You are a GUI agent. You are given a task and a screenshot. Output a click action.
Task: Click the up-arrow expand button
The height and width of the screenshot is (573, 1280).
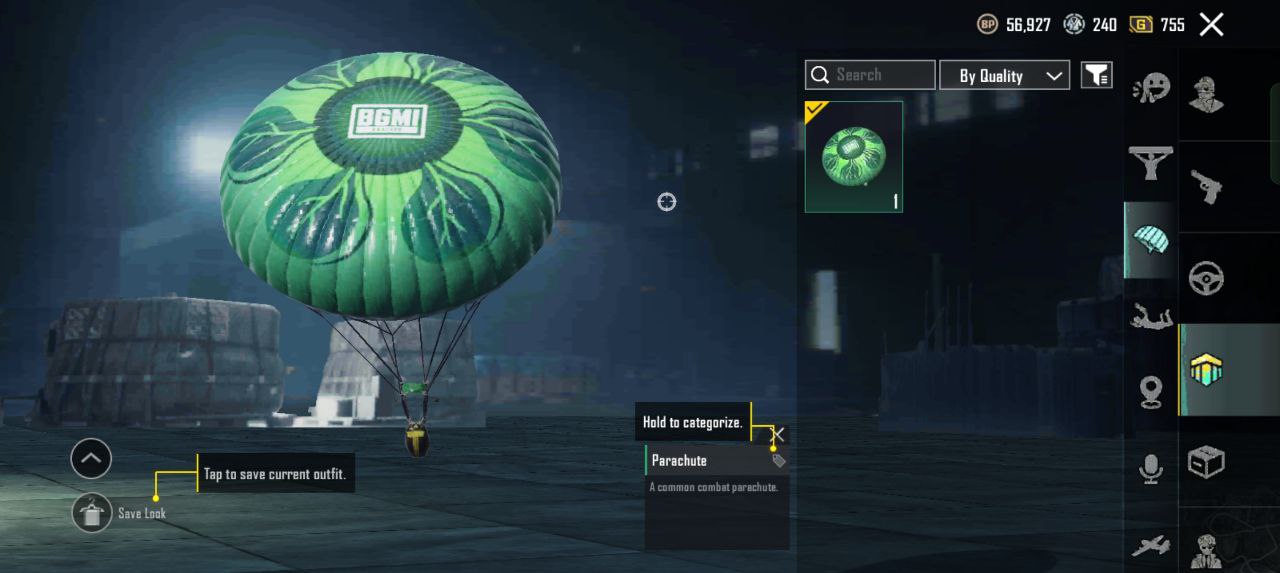[x=91, y=459]
